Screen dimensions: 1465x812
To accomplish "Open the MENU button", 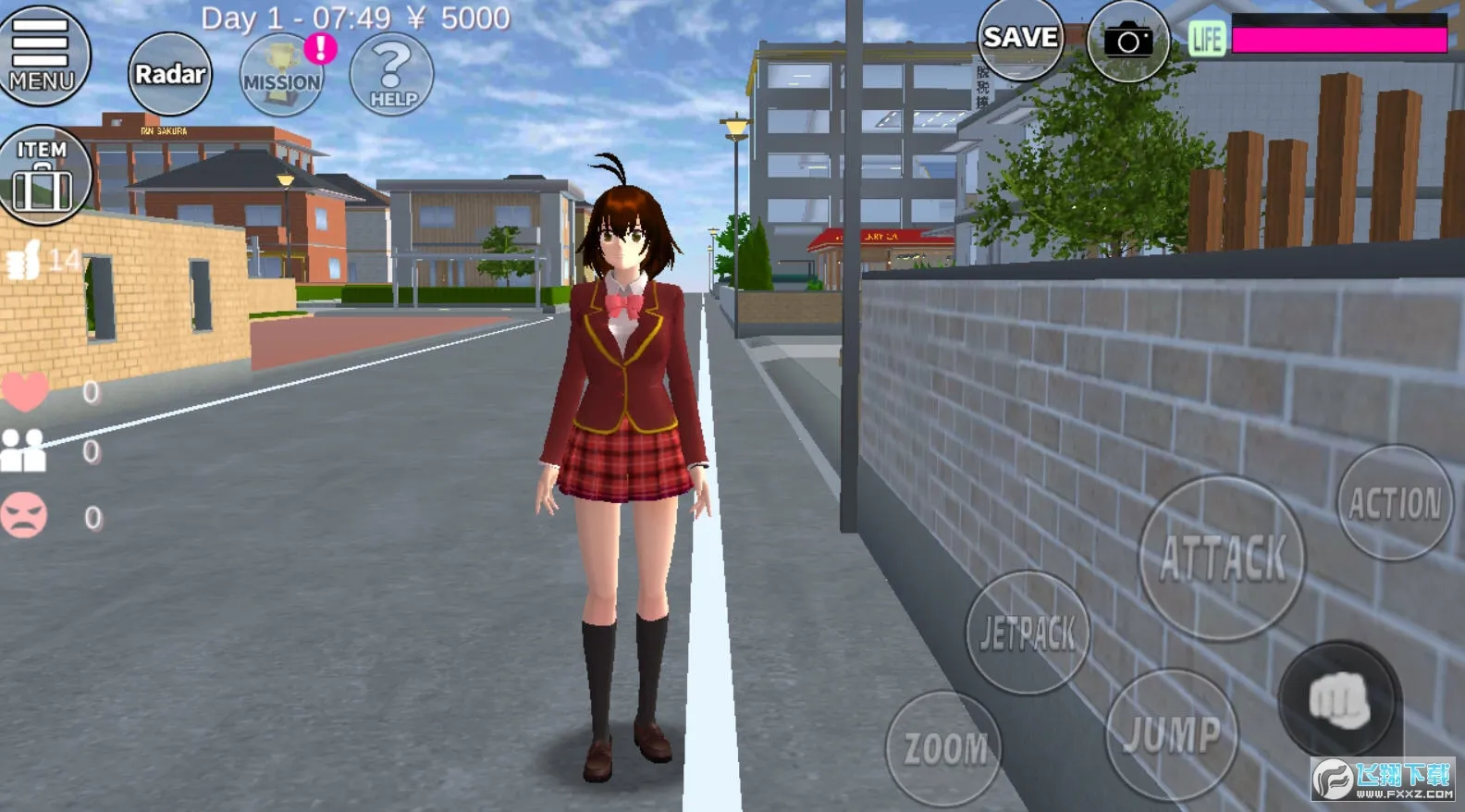I will coord(42,54).
